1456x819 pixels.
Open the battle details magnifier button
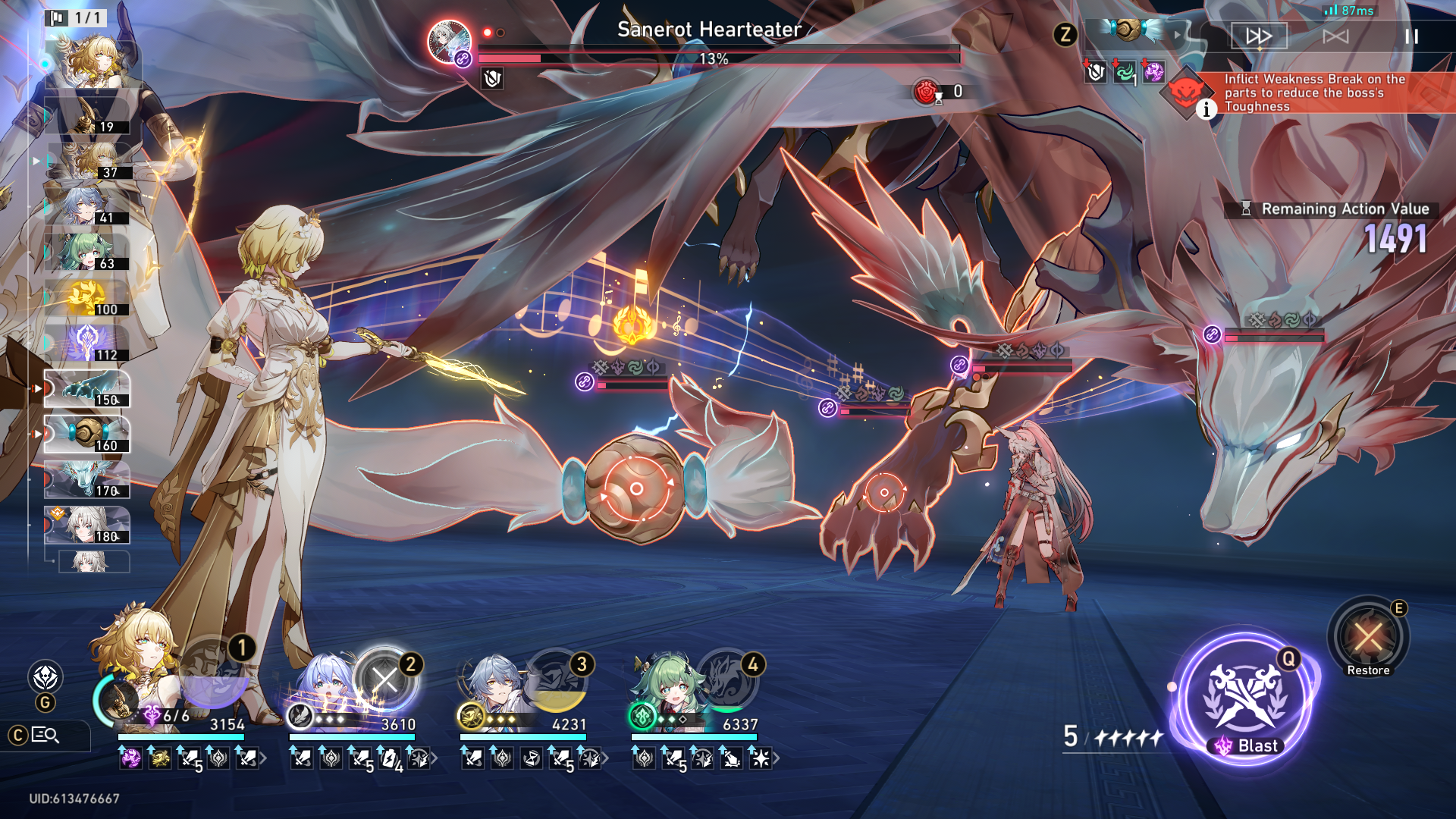click(45, 735)
